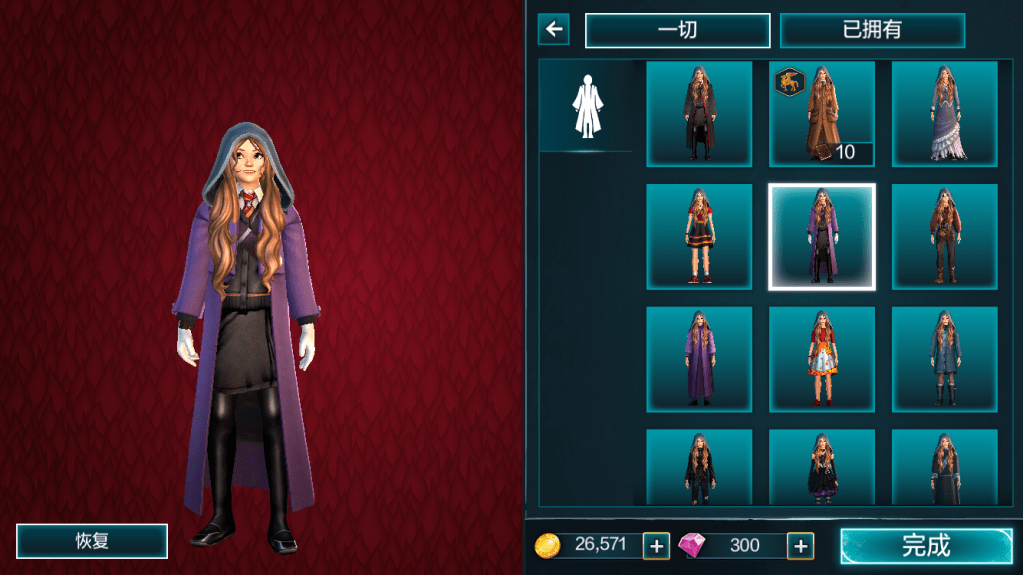Add more pink gems with plus button
Viewport: 1023px width, 575px height.
[x=800, y=545]
